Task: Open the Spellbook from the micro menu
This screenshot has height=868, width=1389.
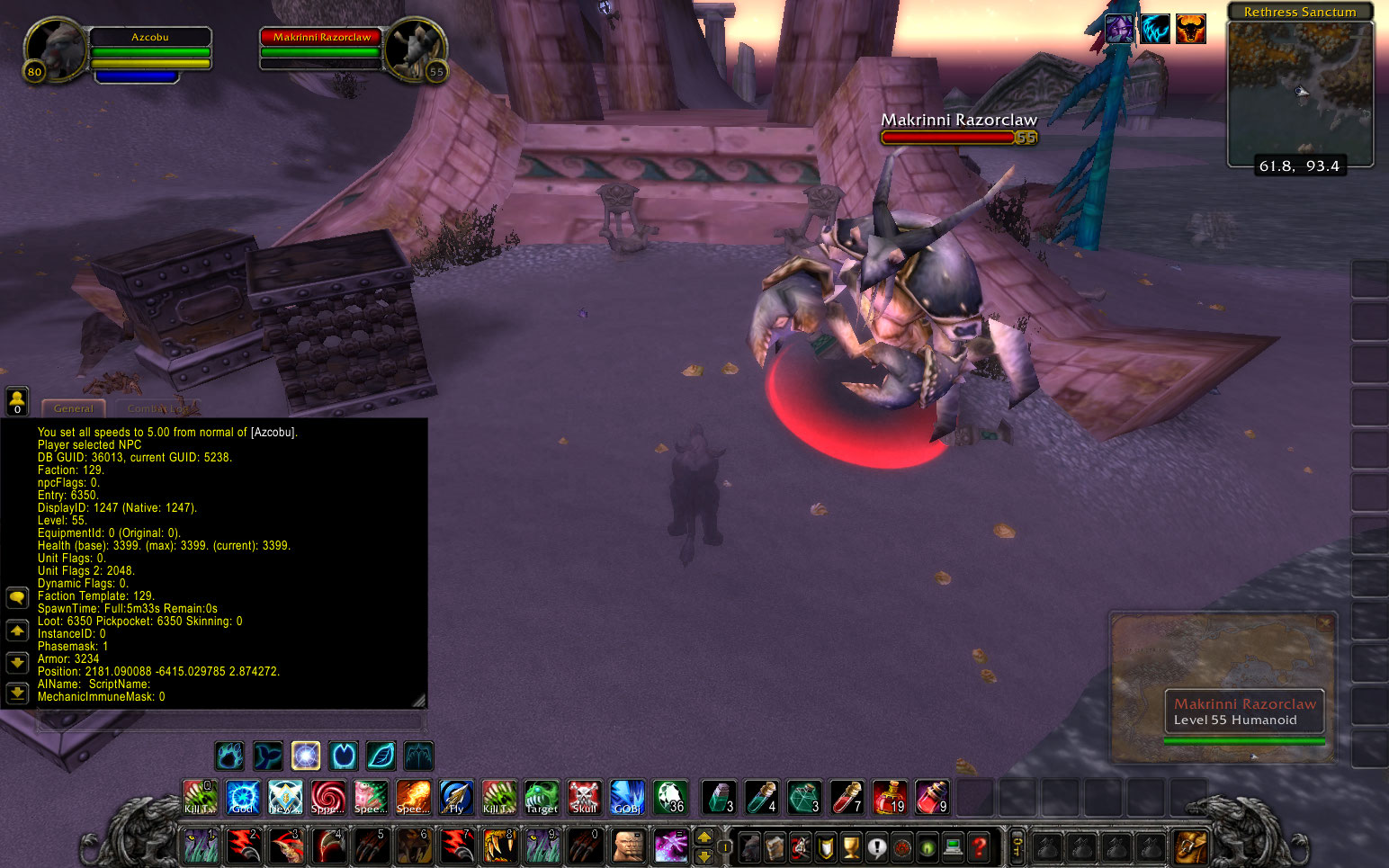Action: tap(775, 847)
